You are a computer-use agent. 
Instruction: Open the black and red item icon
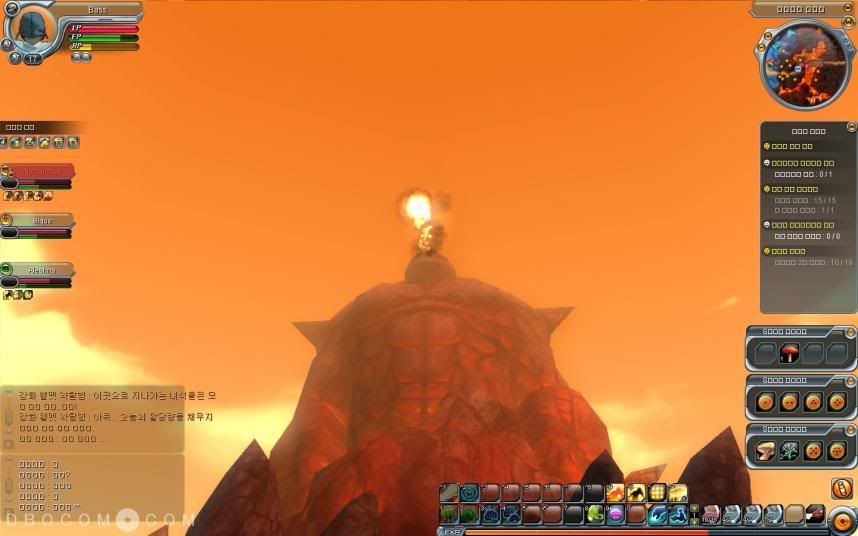[x=815, y=514]
